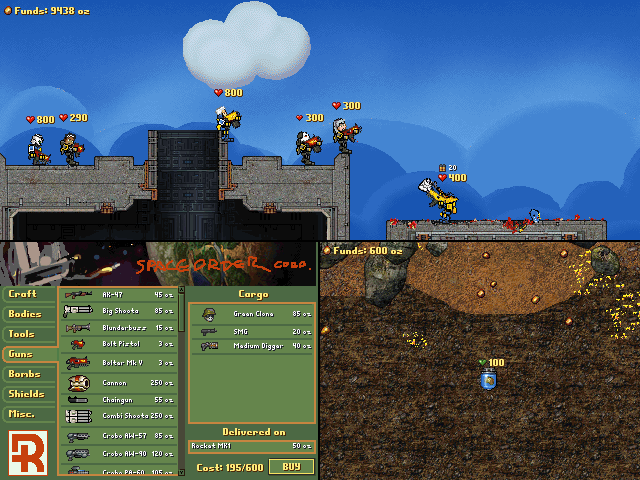Add the AK-47 to the order
This screenshot has height=480, width=640.
click(120, 295)
